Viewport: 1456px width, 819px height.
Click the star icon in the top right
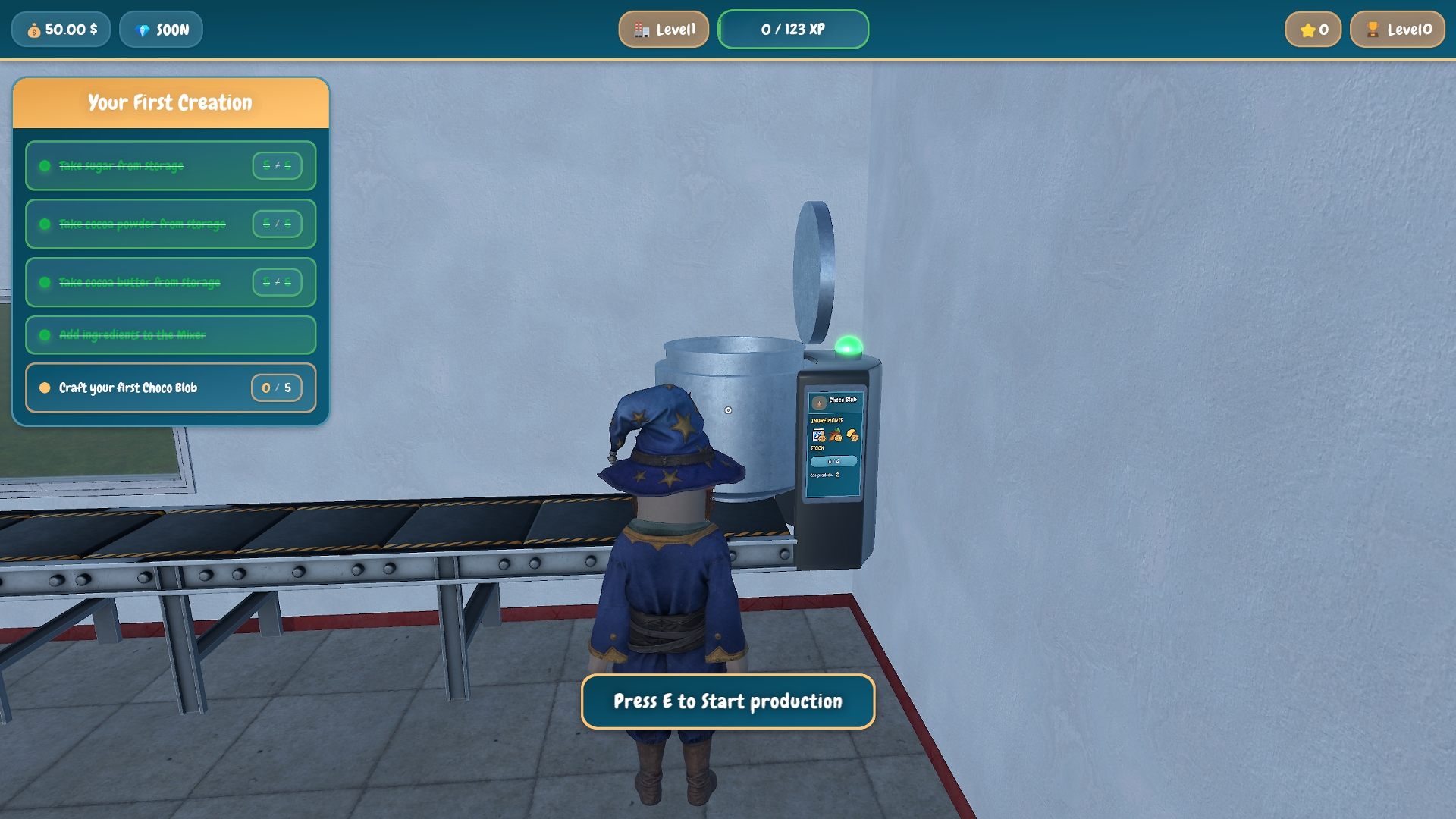(1309, 29)
